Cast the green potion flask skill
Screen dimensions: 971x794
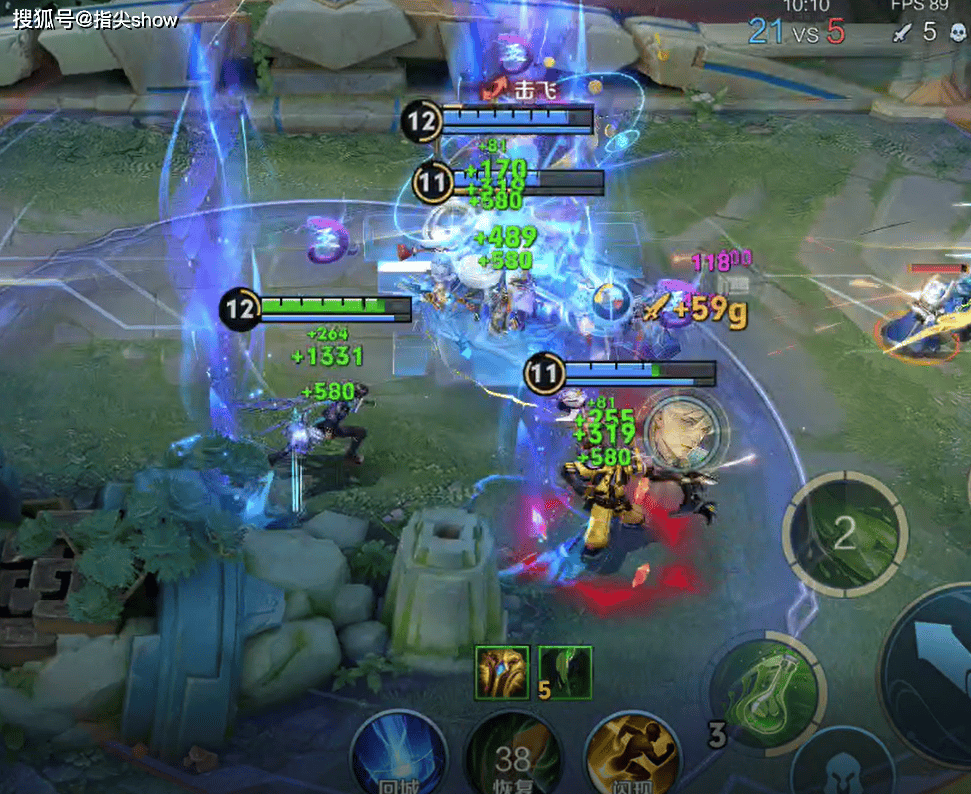tap(766, 692)
